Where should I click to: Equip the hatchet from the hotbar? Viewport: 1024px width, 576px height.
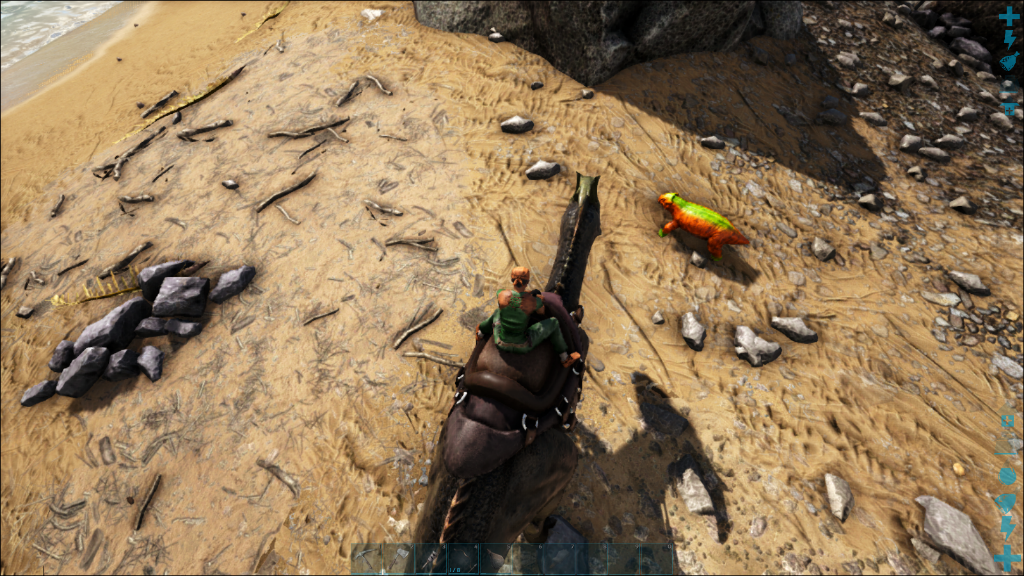[x=399, y=558]
